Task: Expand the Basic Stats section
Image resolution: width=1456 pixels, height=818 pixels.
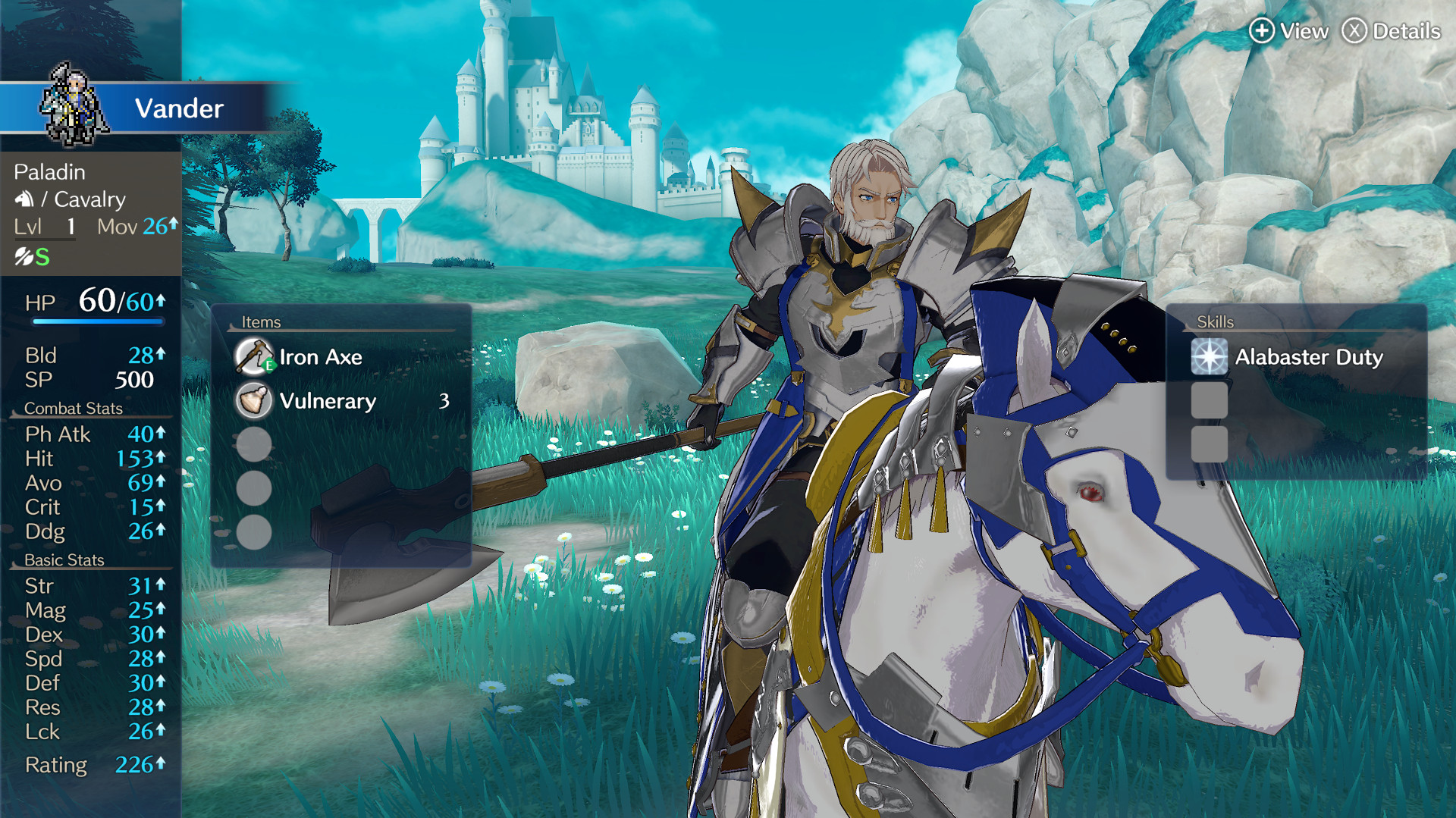Action: point(64,560)
